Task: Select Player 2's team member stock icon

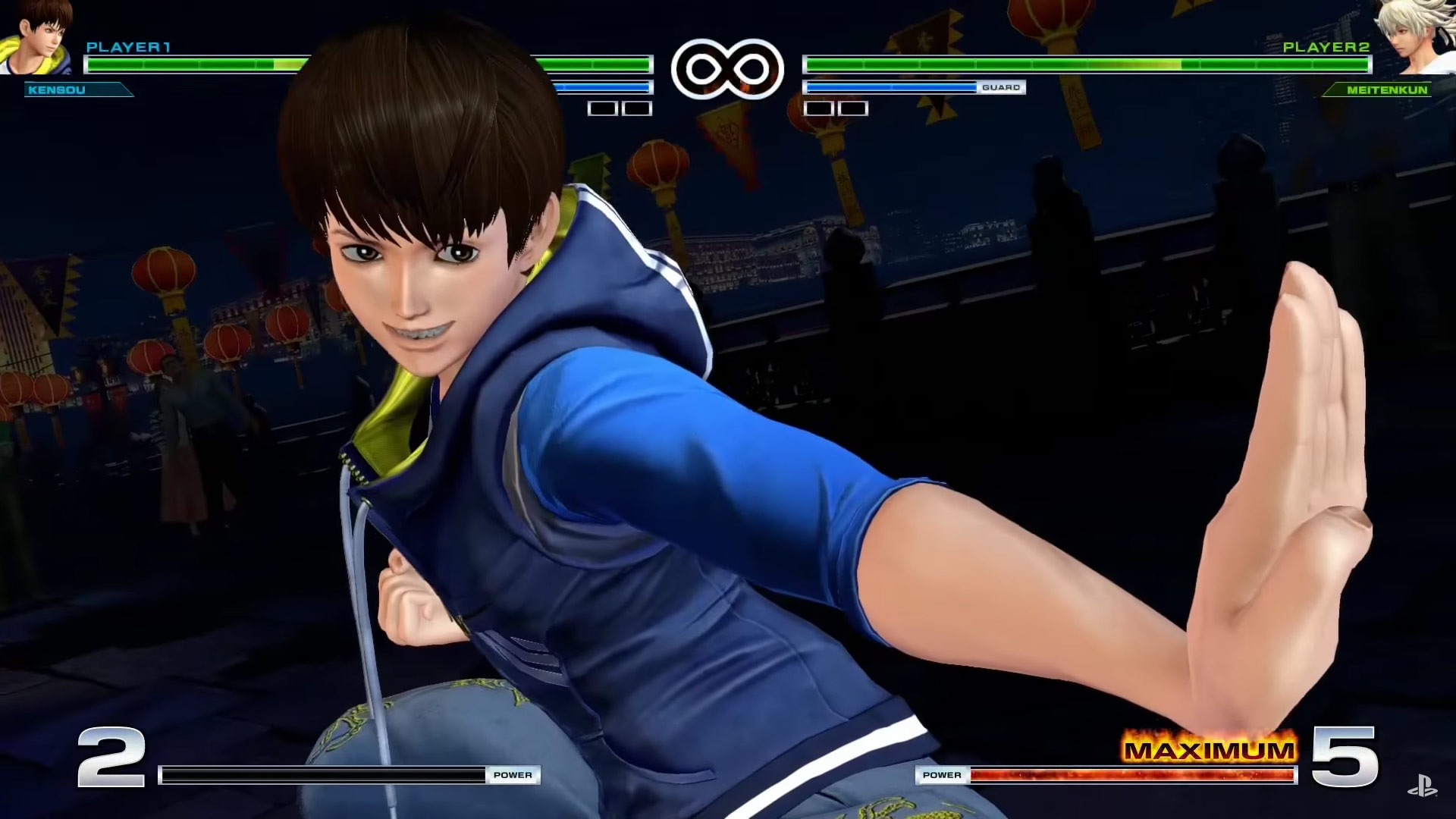Action: tap(817, 108)
